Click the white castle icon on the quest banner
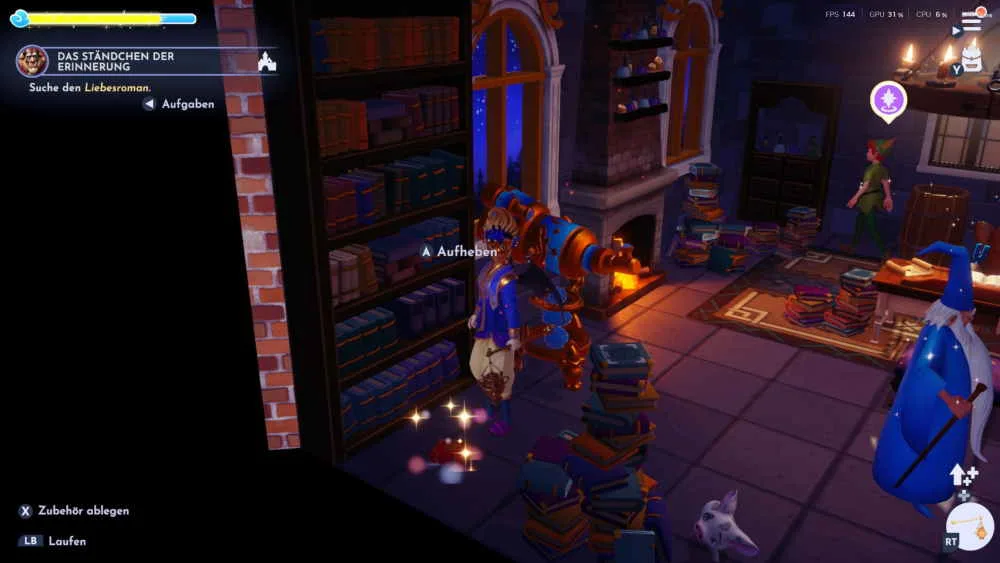Viewport: 1000px width, 563px height. point(267,62)
